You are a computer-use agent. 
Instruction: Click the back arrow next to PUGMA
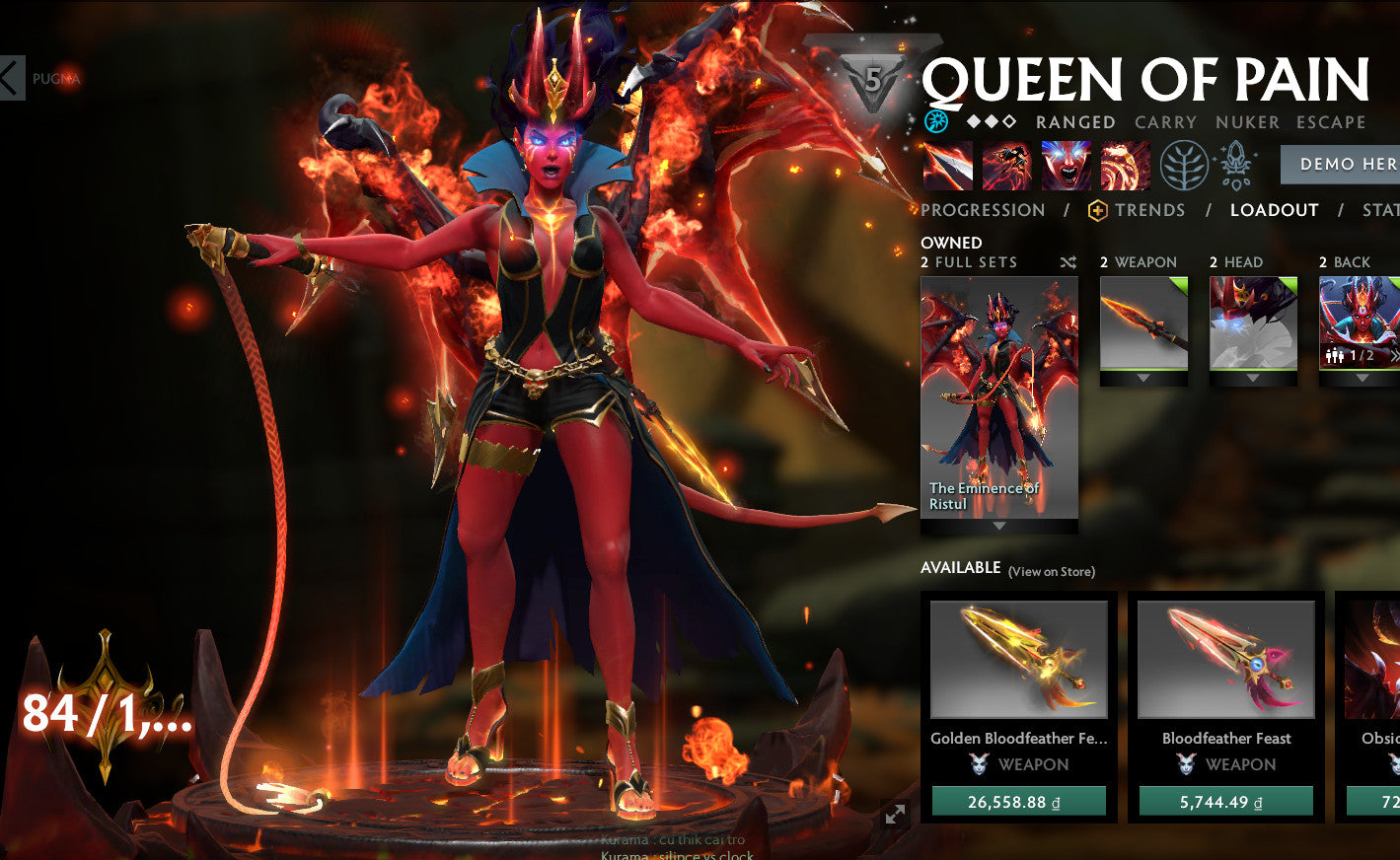point(10,79)
